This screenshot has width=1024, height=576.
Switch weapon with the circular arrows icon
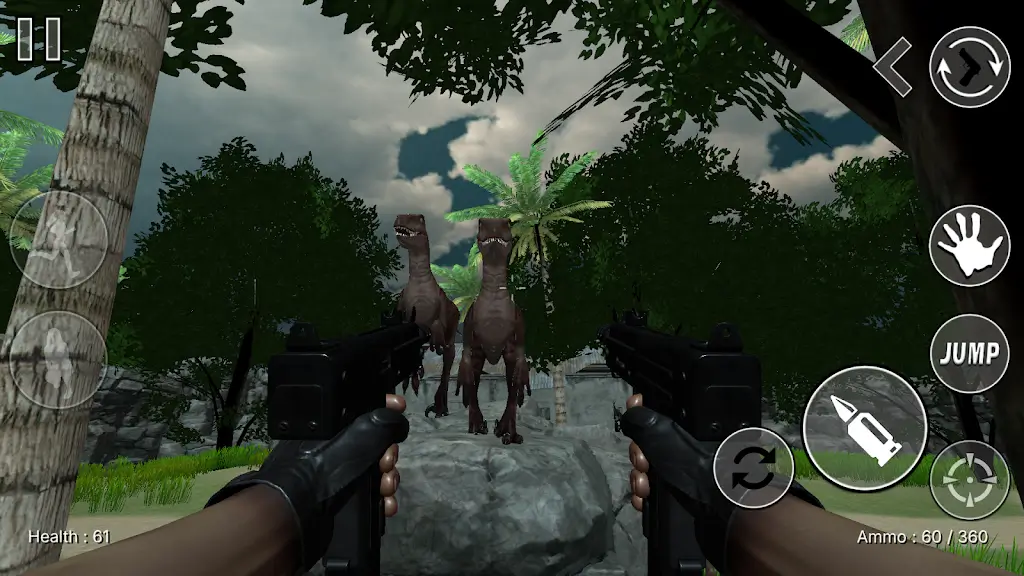pos(969,67)
